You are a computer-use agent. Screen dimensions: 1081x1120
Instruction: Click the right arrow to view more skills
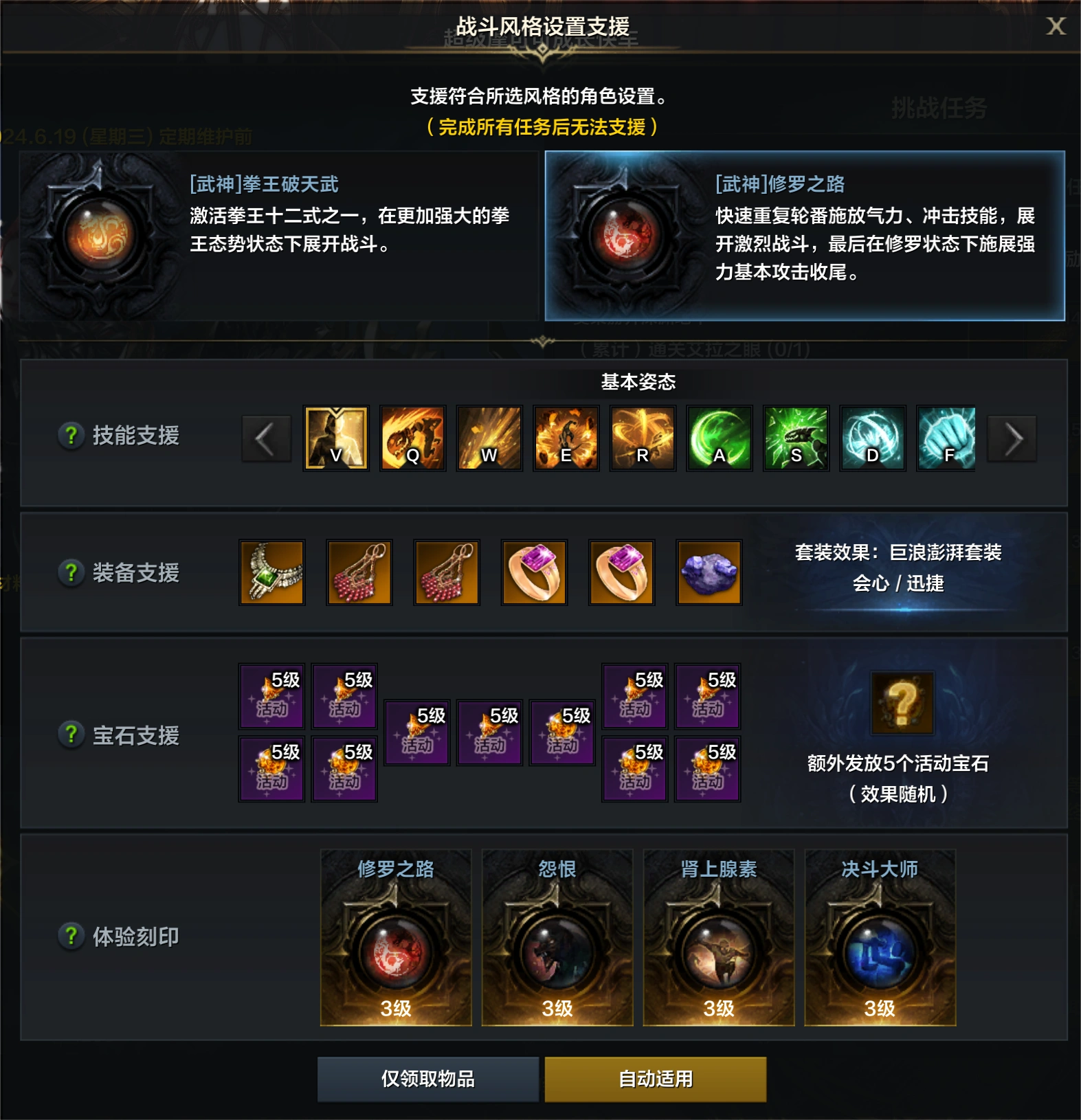[x=1010, y=438]
